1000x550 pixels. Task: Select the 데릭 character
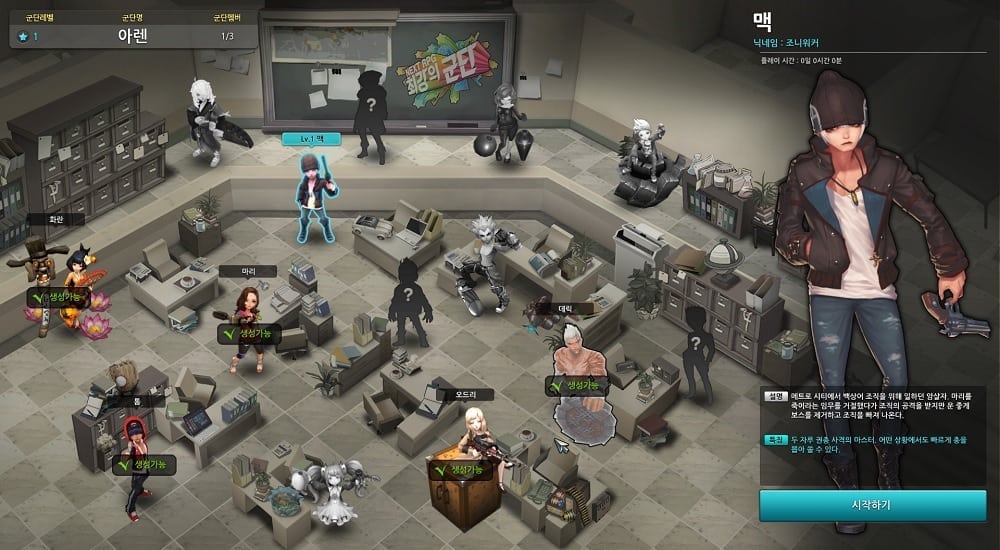point(574,360)
